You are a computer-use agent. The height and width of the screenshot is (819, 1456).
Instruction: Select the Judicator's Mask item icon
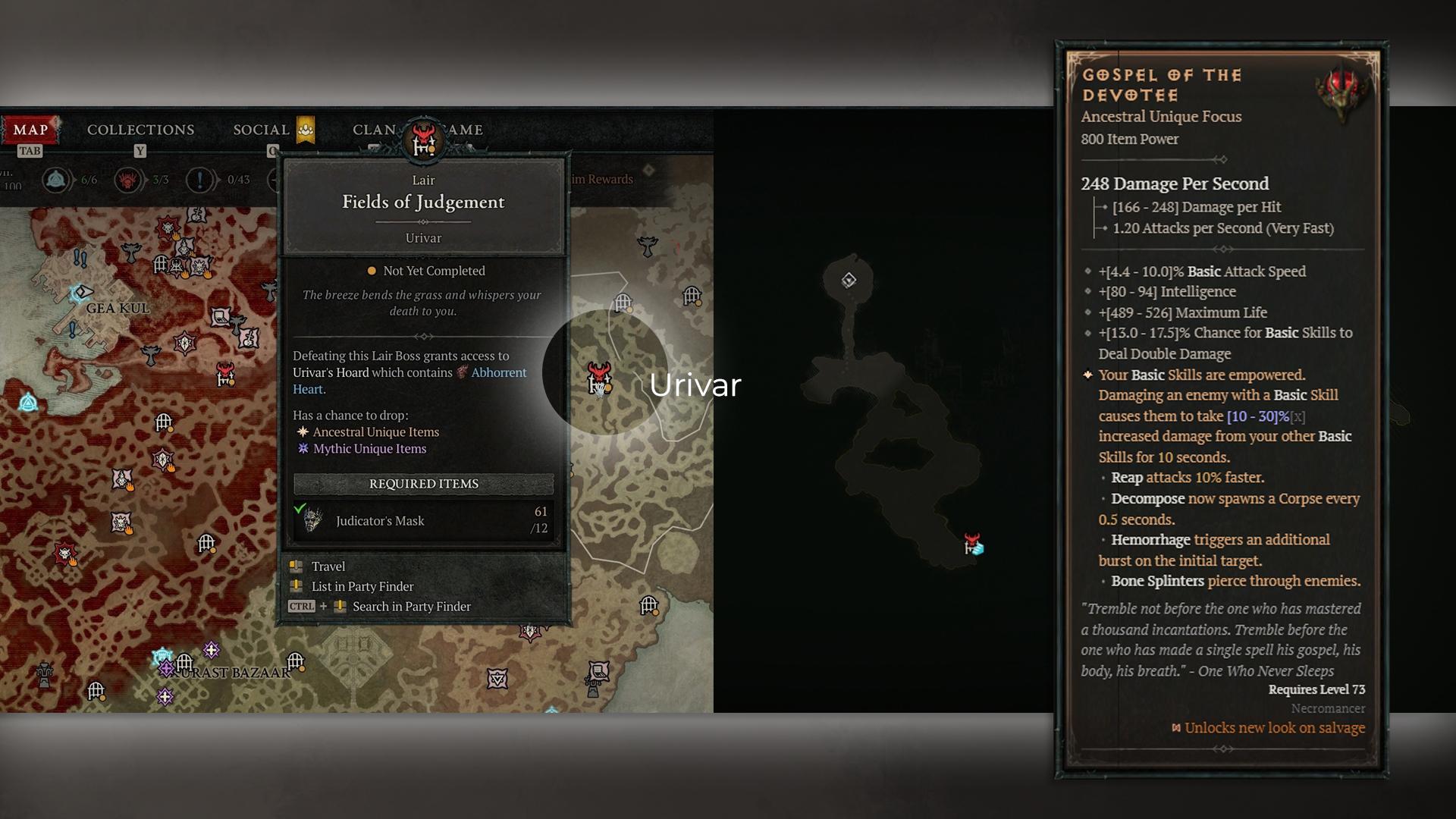click(313, 520)
